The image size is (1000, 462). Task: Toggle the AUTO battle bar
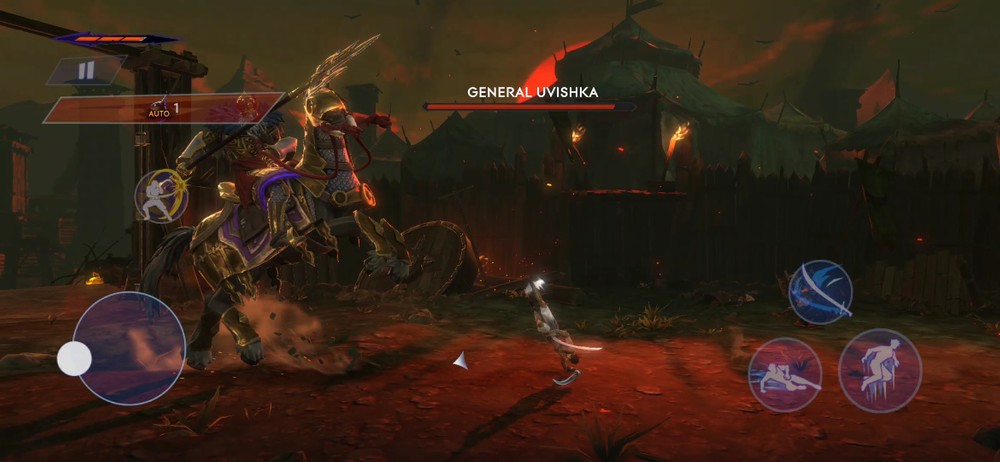point(150,108)
